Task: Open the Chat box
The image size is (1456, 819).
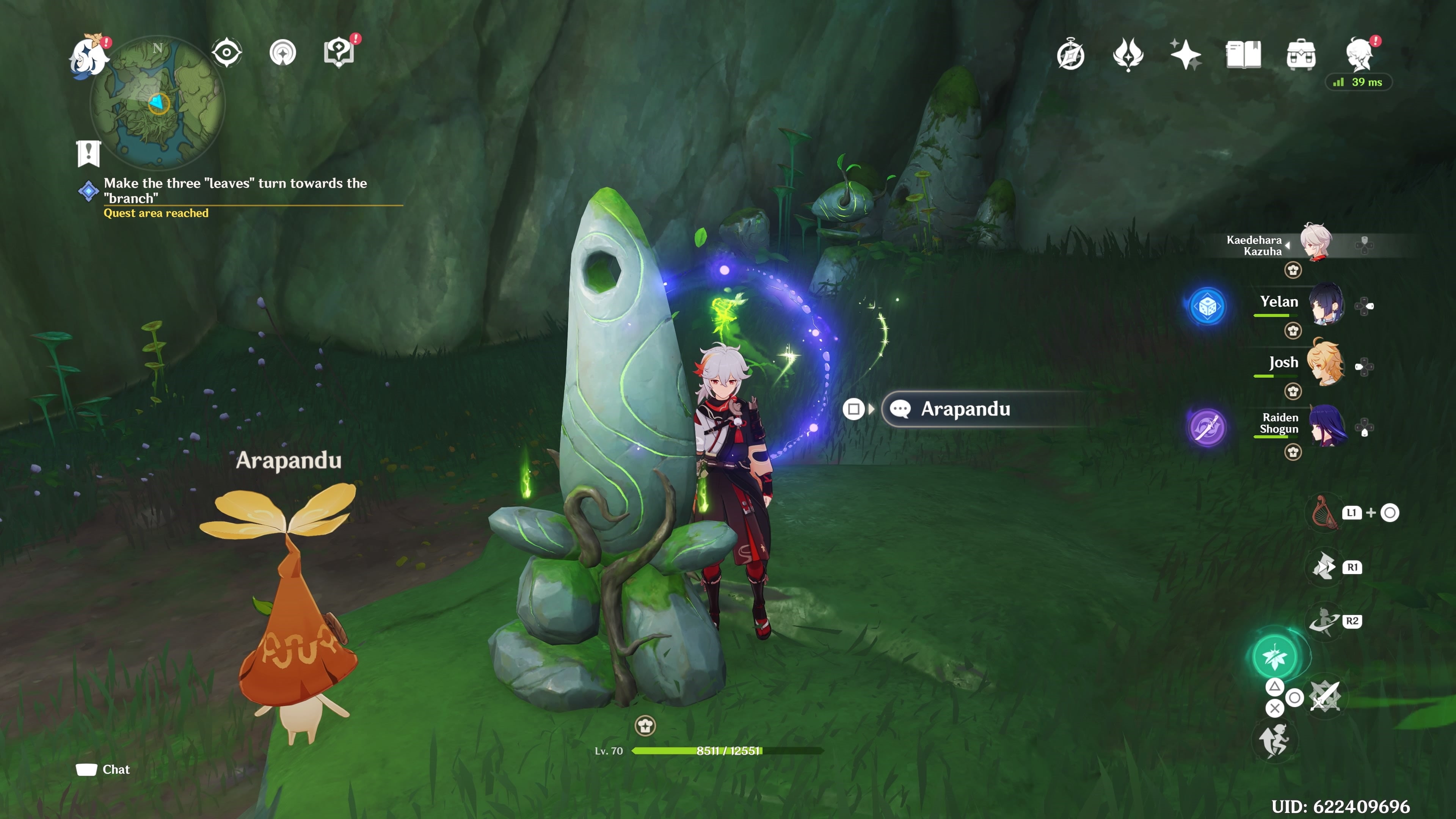Action: (104, 769)
